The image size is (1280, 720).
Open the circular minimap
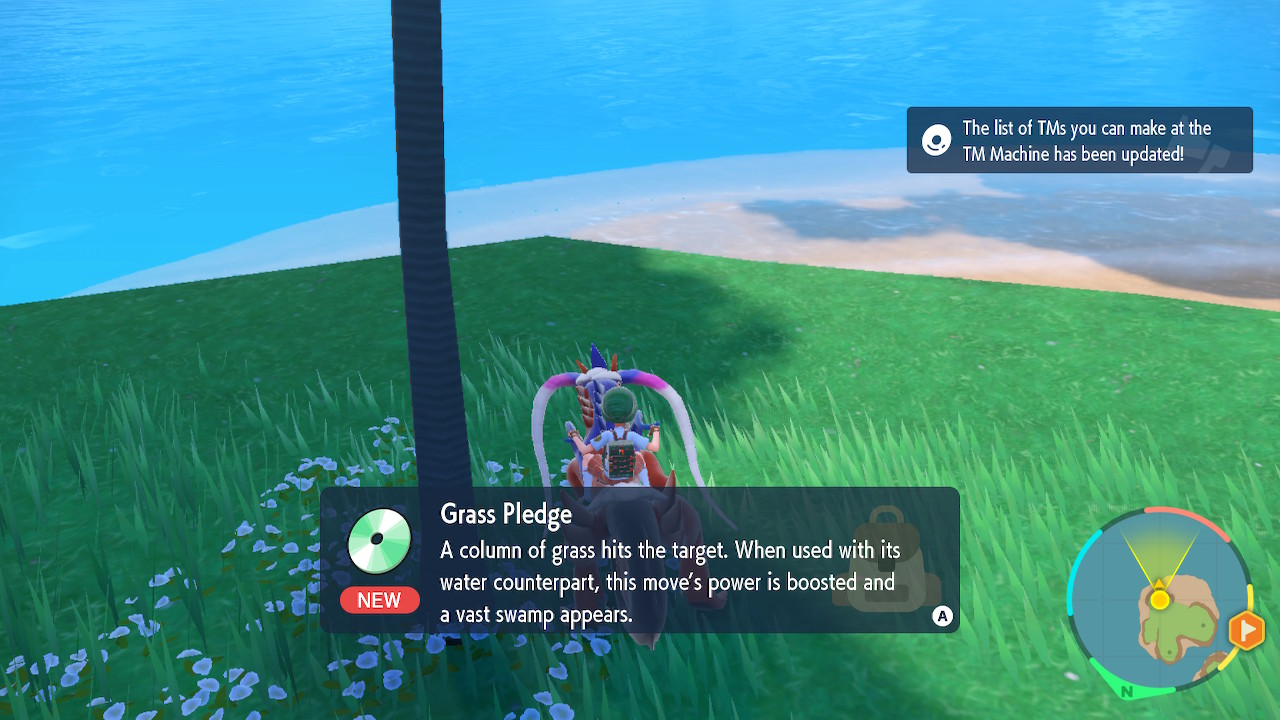(1160, 601)
